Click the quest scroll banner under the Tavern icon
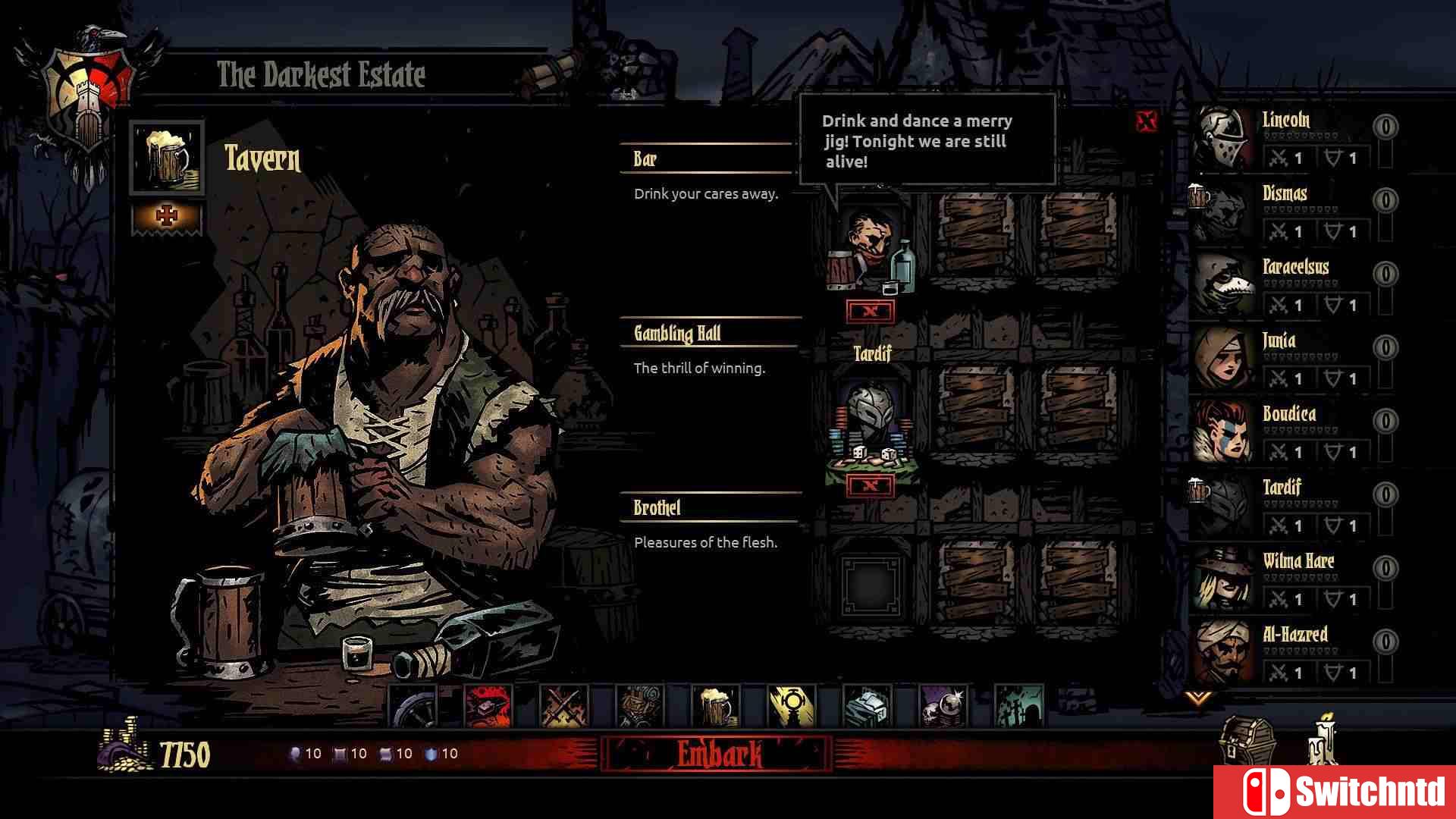The width and height of the screenshot is (1456, 819). point(168,215)
